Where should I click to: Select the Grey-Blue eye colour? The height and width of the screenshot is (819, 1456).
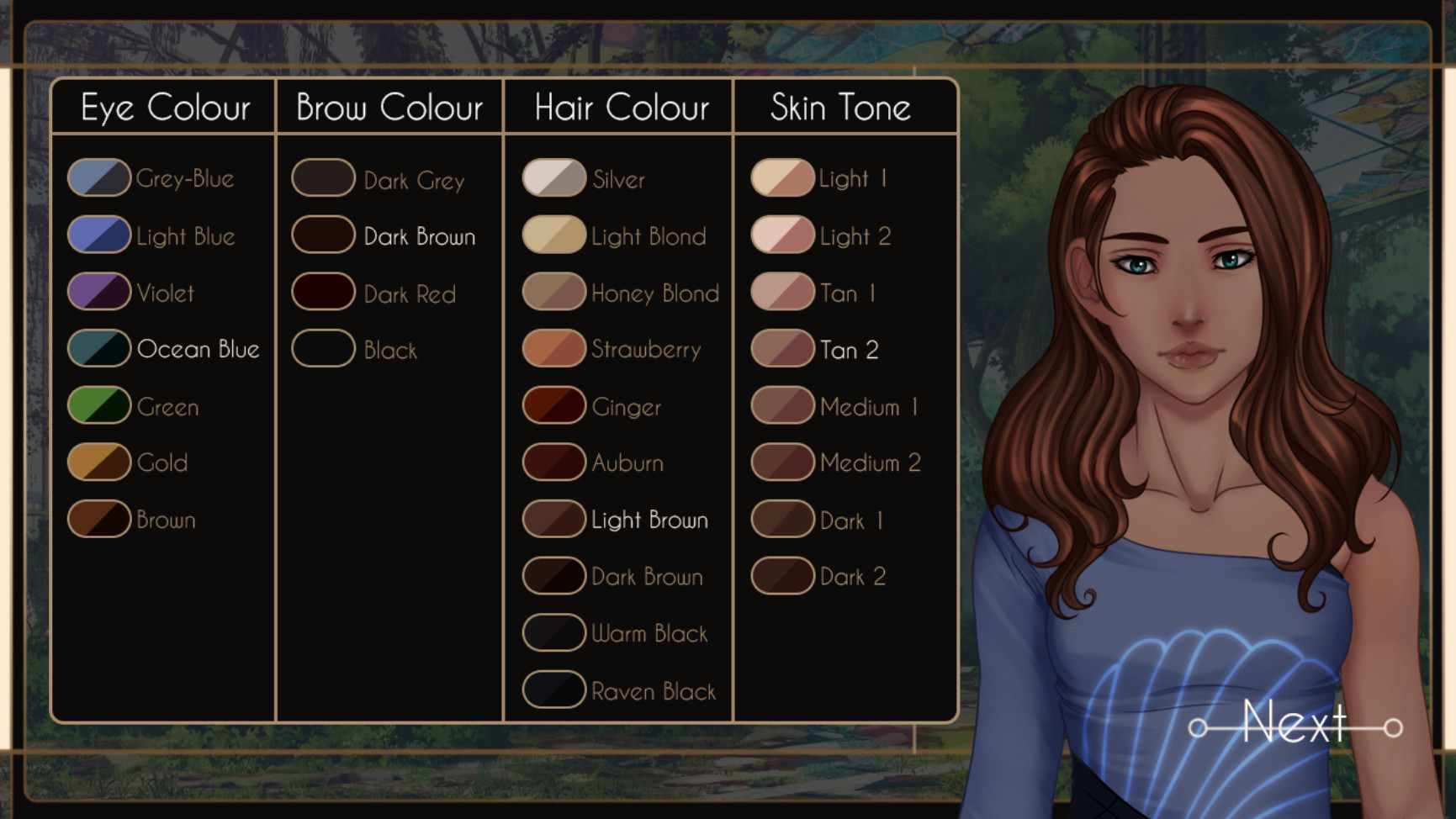pos(98,177)
